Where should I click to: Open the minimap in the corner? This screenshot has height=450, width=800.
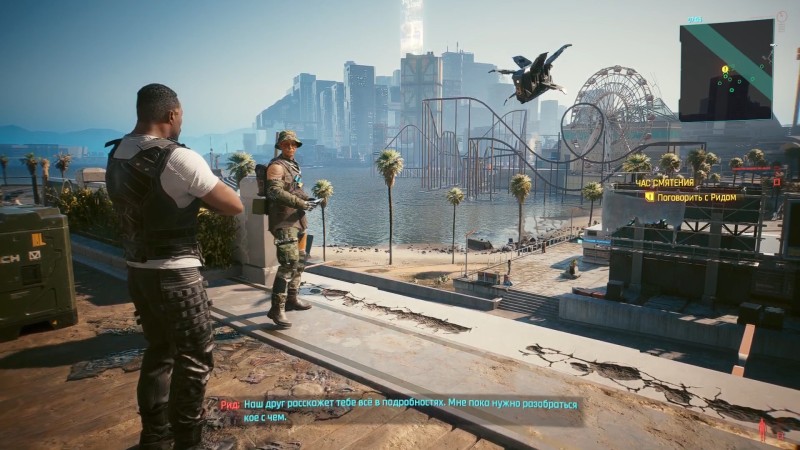[x=726, y=71]
